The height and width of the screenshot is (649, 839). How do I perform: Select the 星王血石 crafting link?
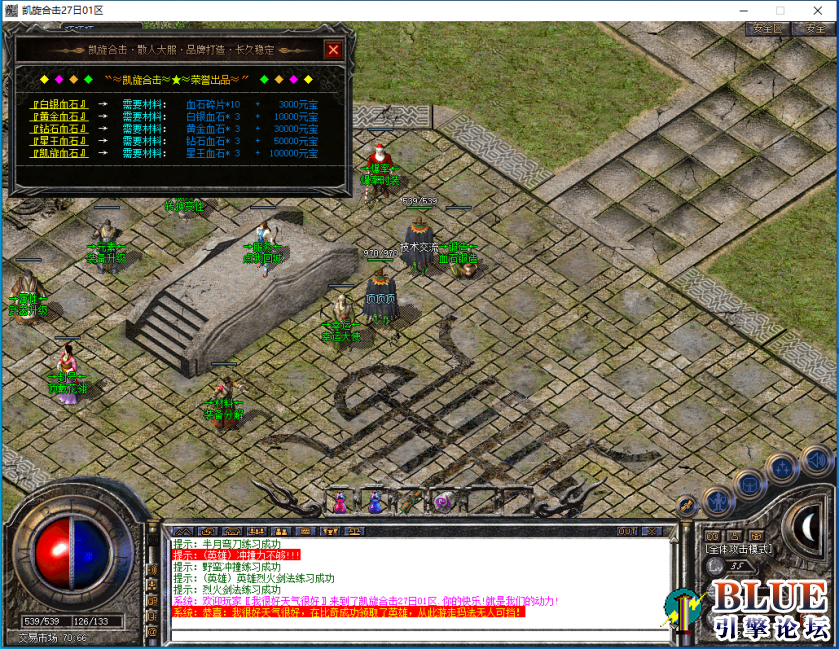click(x=60, y=141)
